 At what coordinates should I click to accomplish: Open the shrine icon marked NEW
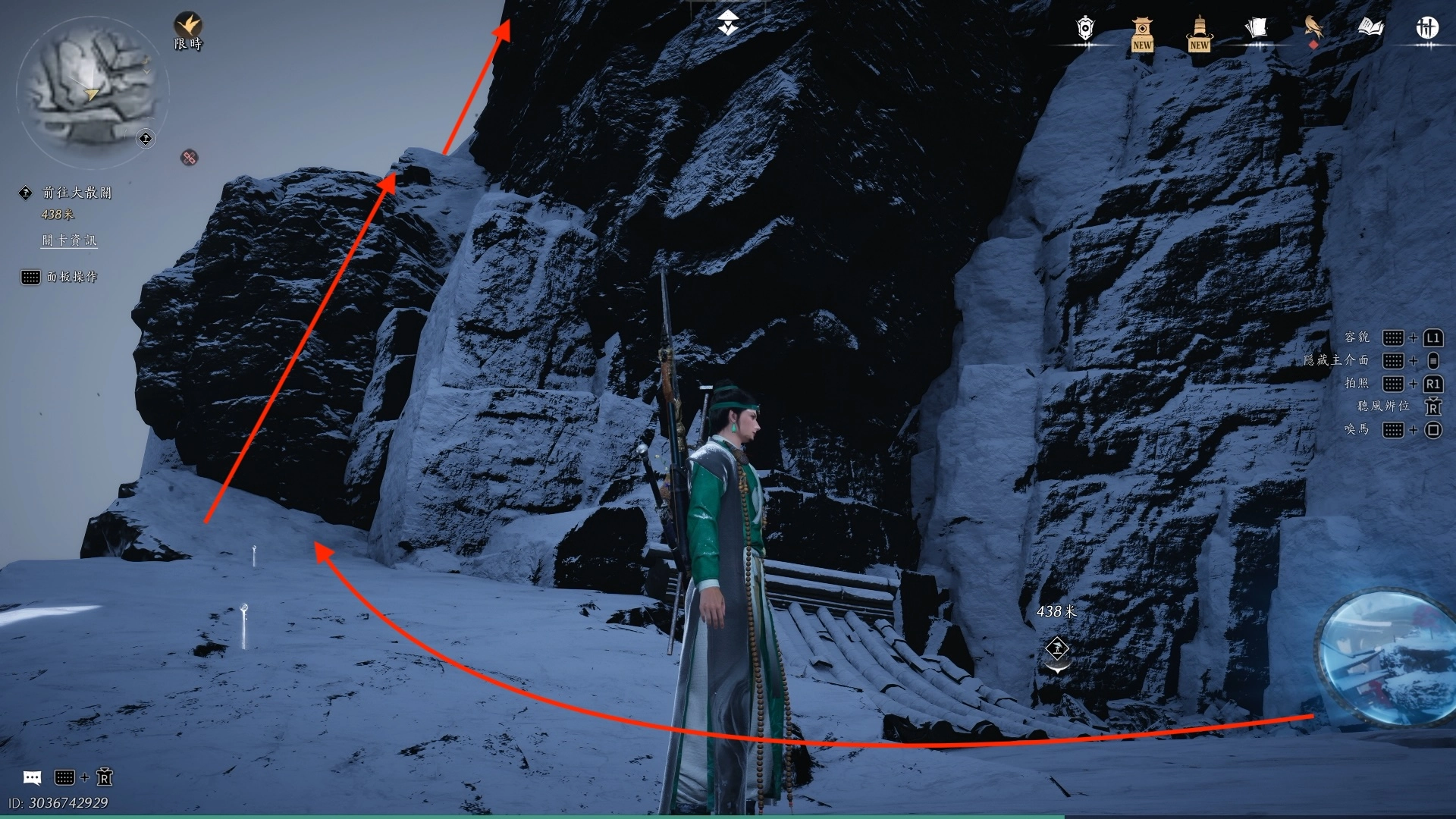tap(1142, 33)
